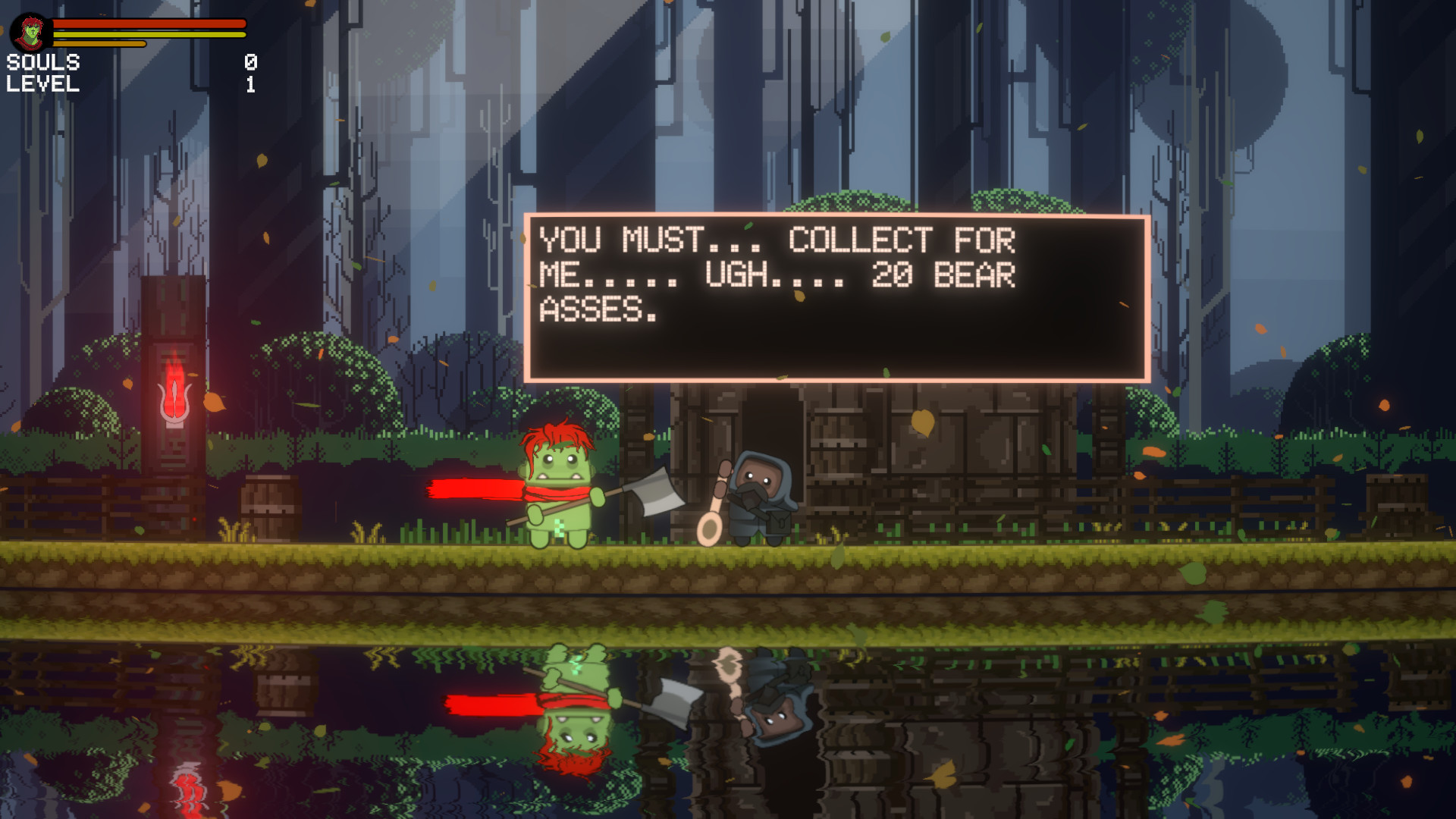Select the LEVEL label in the HUD

click(x=43, y=86)
